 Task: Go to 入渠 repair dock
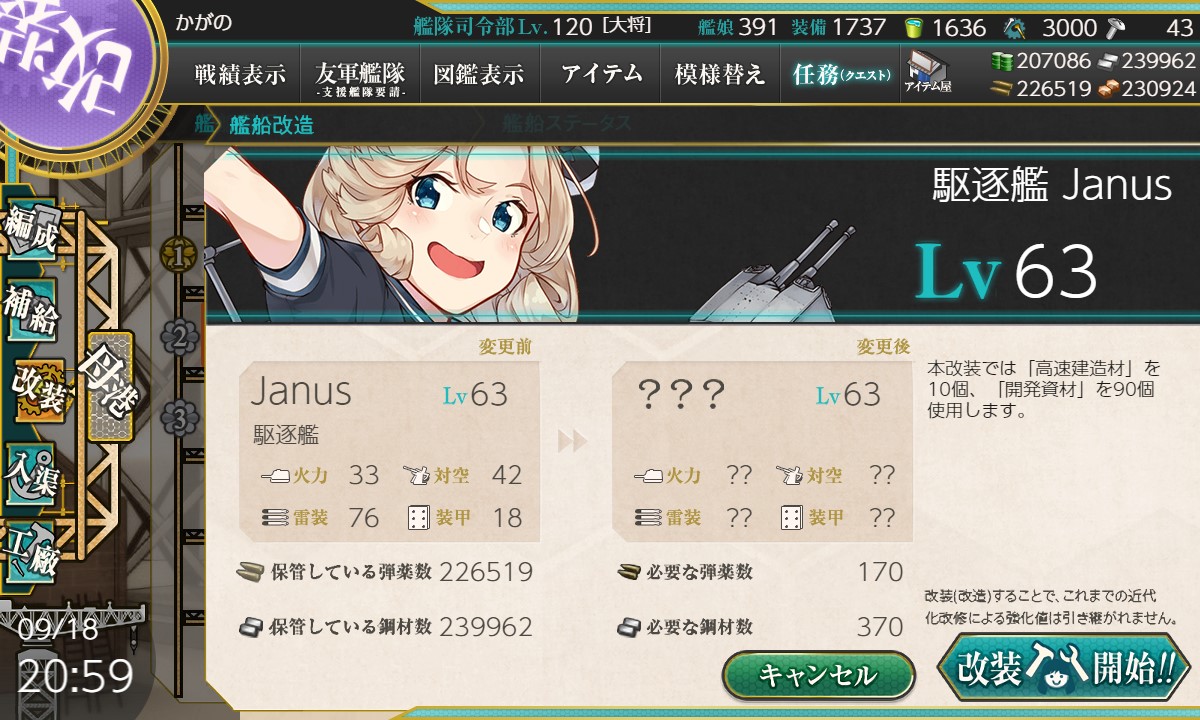30,472
